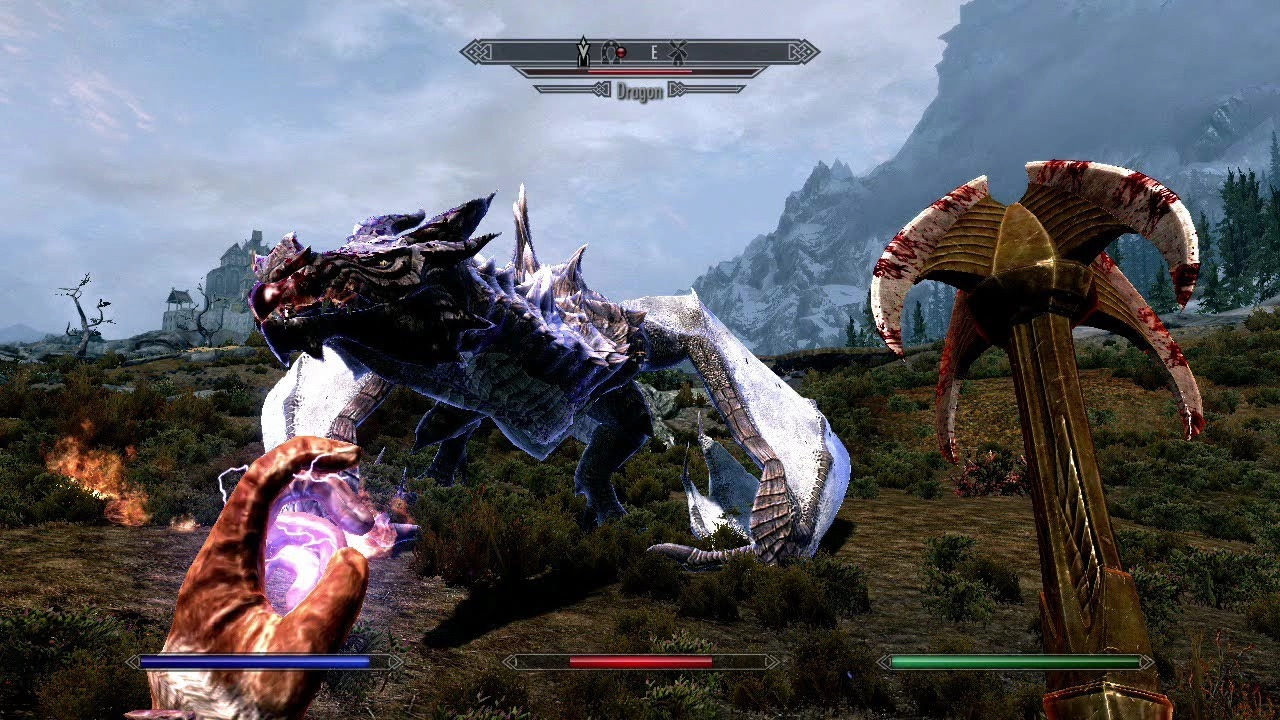Screen dimensions: 1280x720
Task: Click the red enemy dot on the compass
Action: (621, 52)
